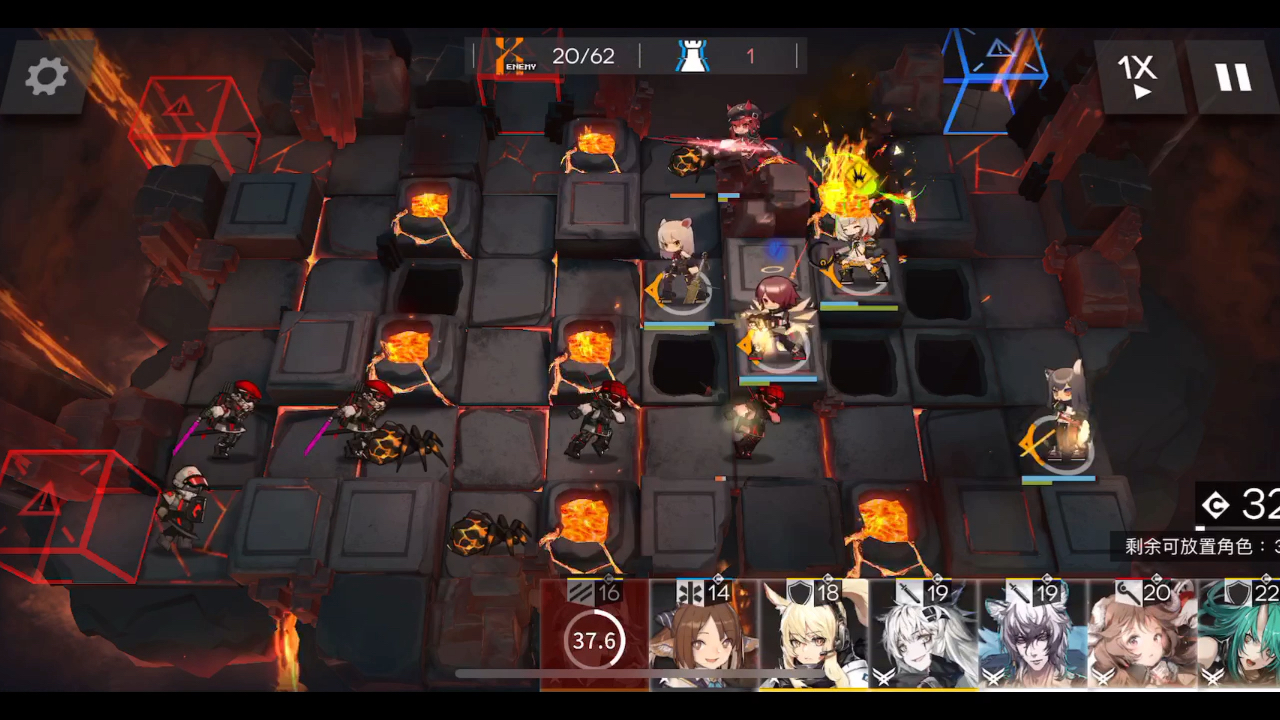Pick the white-haired guard card with face markings
1280x720 pixels.
pos(922,635)
